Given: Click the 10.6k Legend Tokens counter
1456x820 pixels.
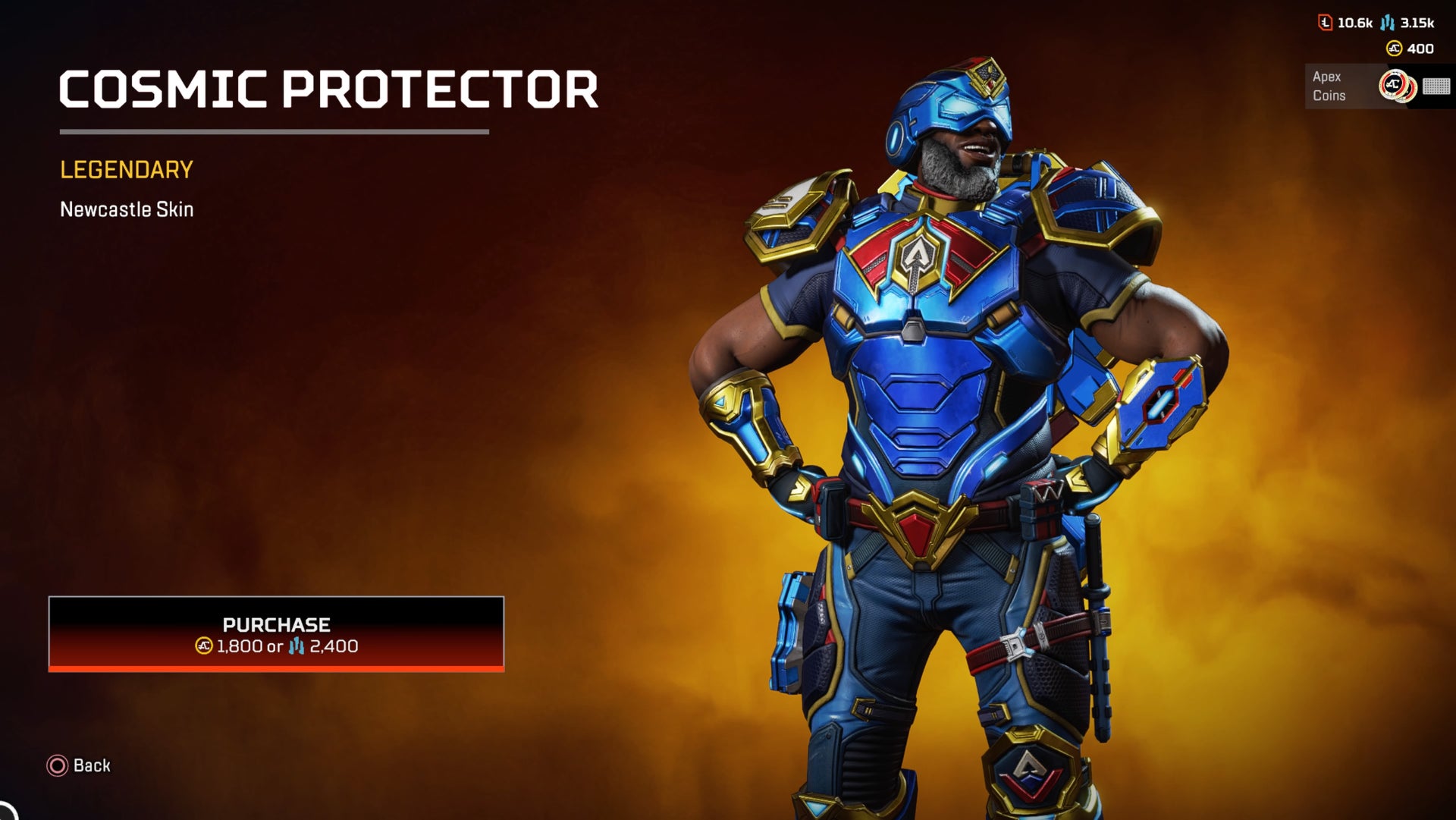Looking at the screenshot, I should pyautogui.click(x=1355, y=23).
